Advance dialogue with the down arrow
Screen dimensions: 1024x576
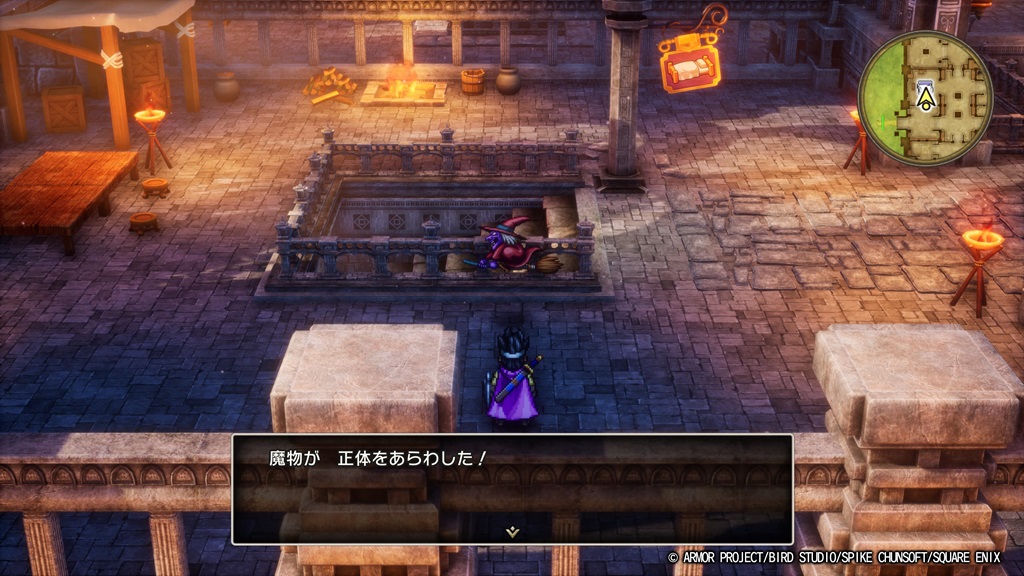coord(512,532)
